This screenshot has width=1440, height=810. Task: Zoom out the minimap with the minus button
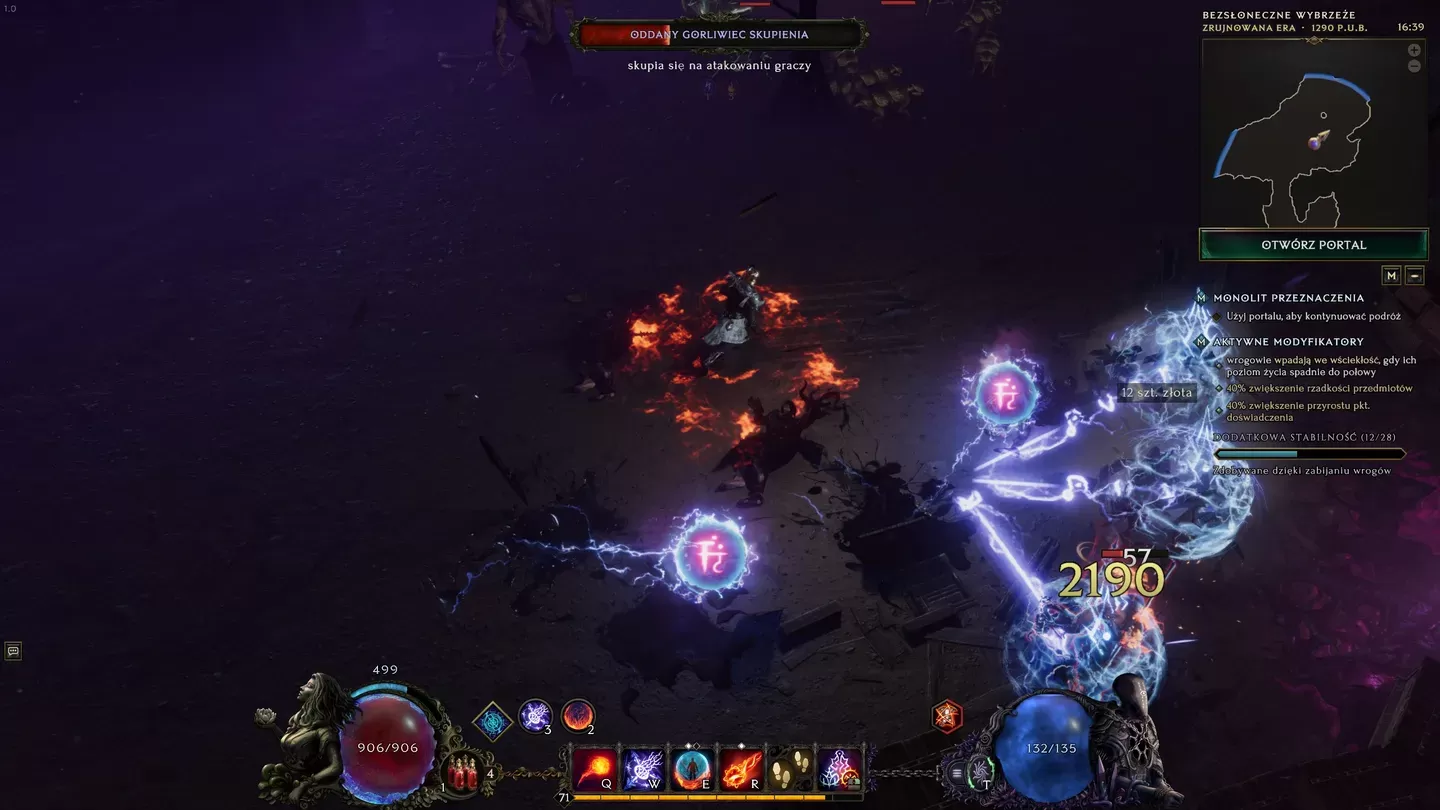coord(1414,66)
